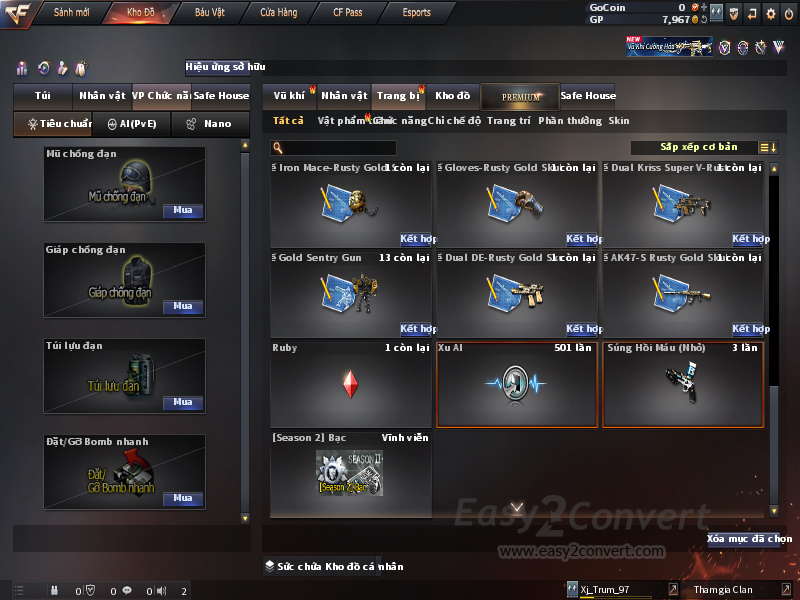Choose the Súng Hồi Máu (Nhỏ) slot
The height and width of the screenshot is (600, 800).
coord(683,384)
